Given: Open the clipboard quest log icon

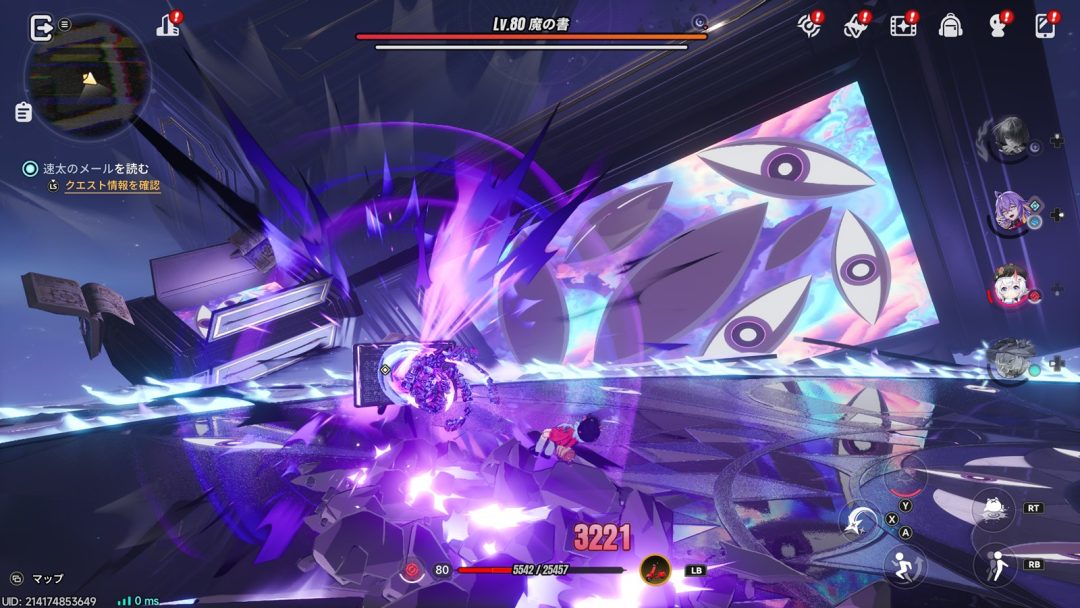Looking at the screenshot, I should tap(24, 112).
